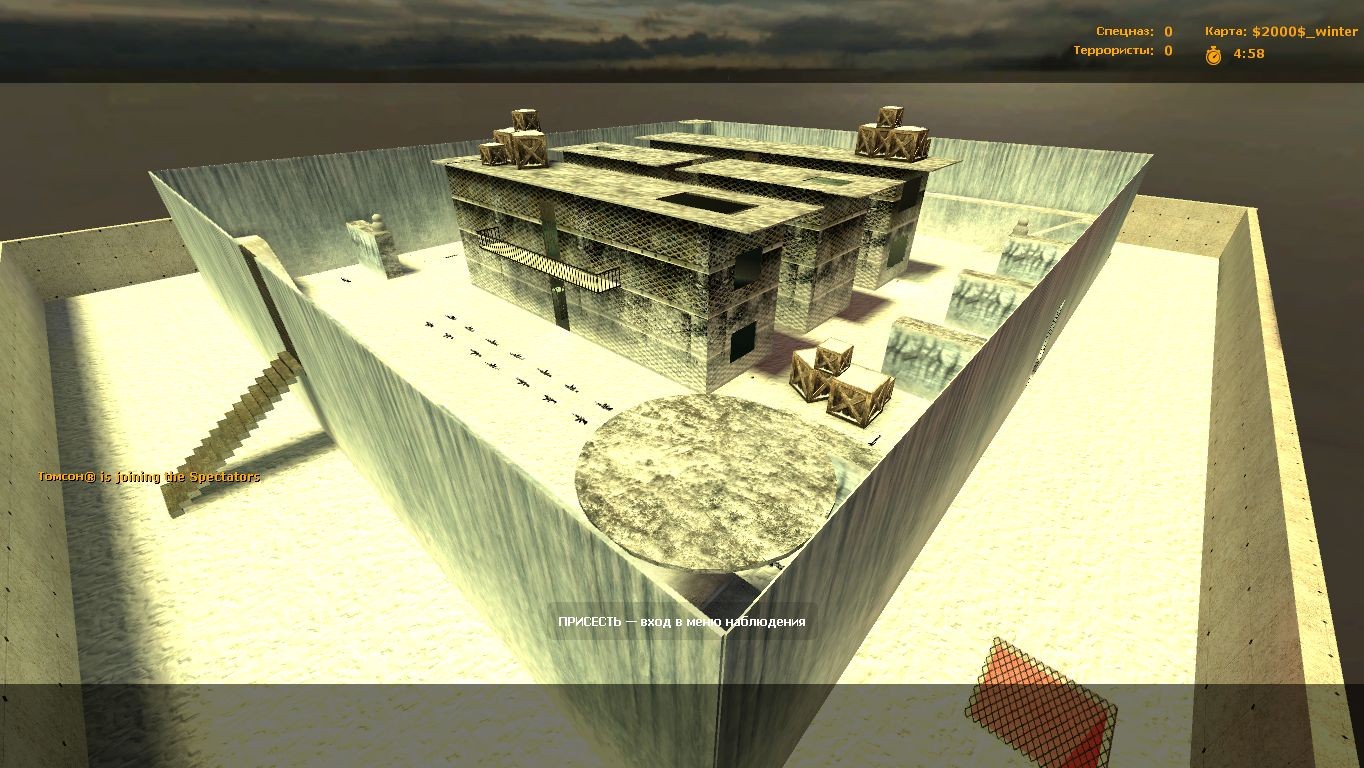This screenshot has width=1364, height=768.
Task: Click the Террористы zero value to highlight it
Action: coord(1166,50)
